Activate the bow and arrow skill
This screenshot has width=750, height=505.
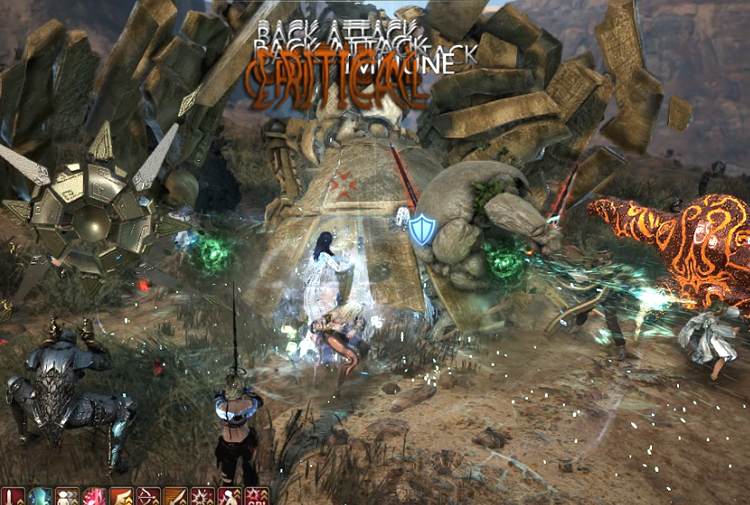148,497
